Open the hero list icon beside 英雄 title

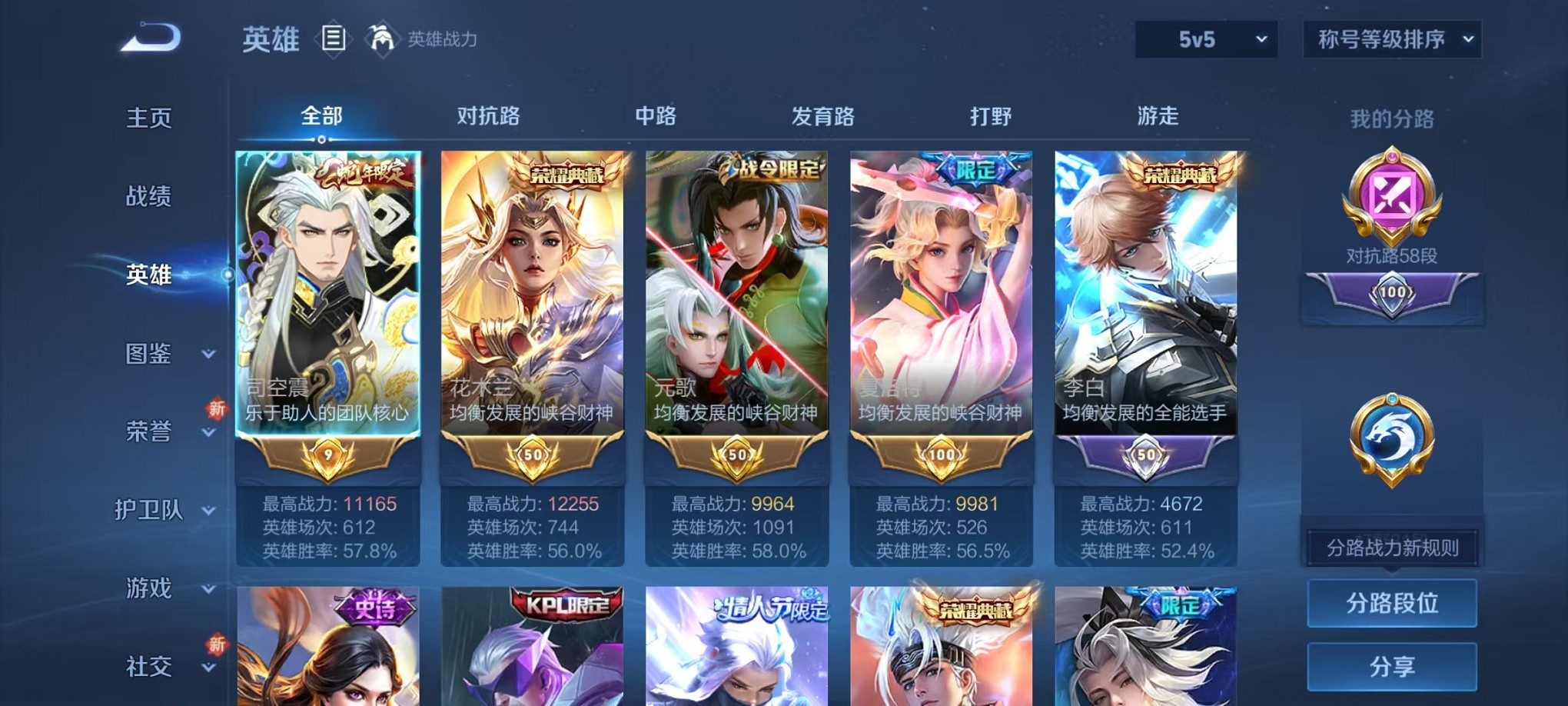pos(334,38)
